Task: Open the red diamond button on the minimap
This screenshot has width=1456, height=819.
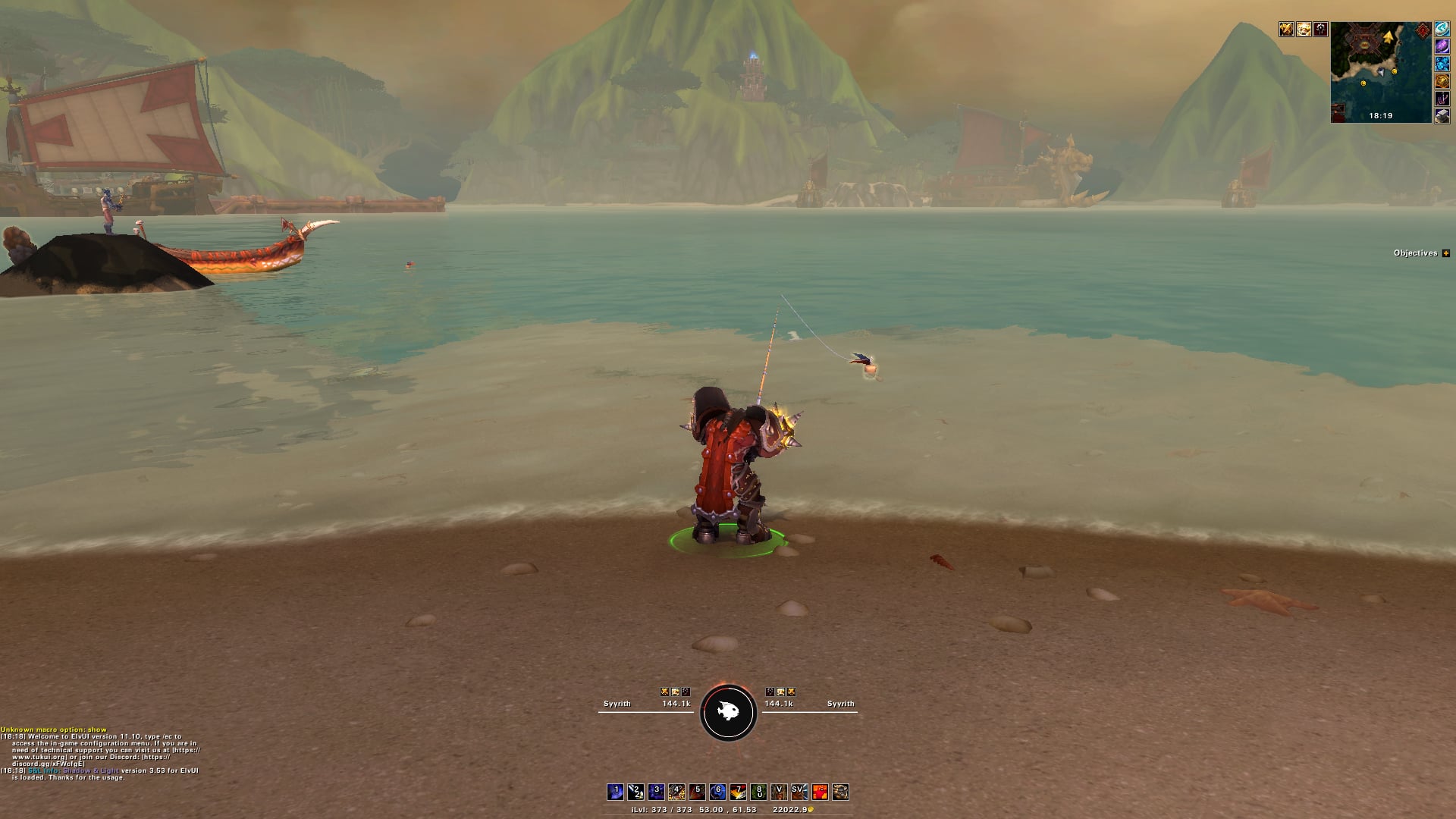Action: 1423,30
